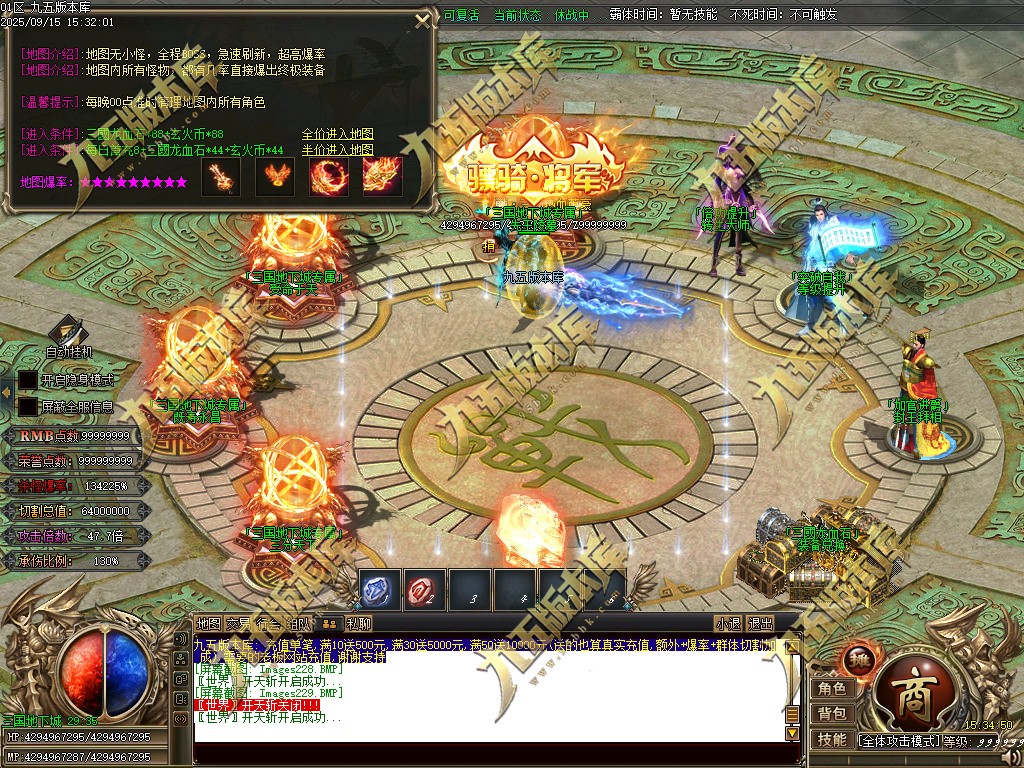Click the 退出 exit button
Image resolution: width=1024 pixels, height=768 pixels.
[x=761, y=623]
